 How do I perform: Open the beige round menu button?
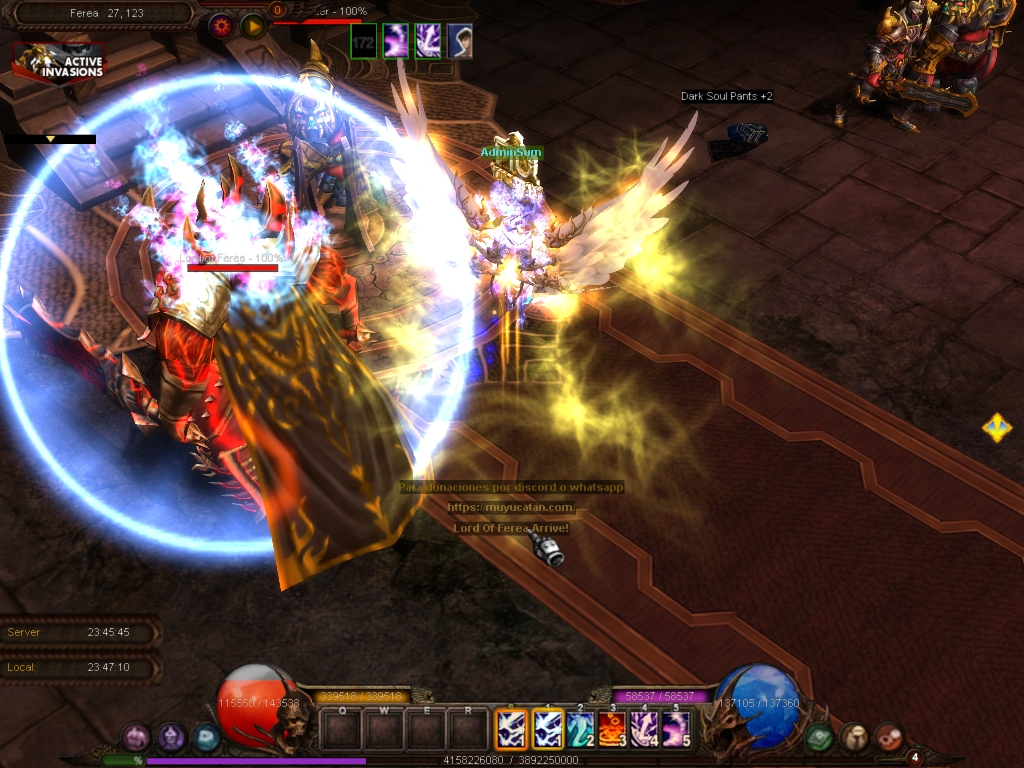(x=854, y=737)
